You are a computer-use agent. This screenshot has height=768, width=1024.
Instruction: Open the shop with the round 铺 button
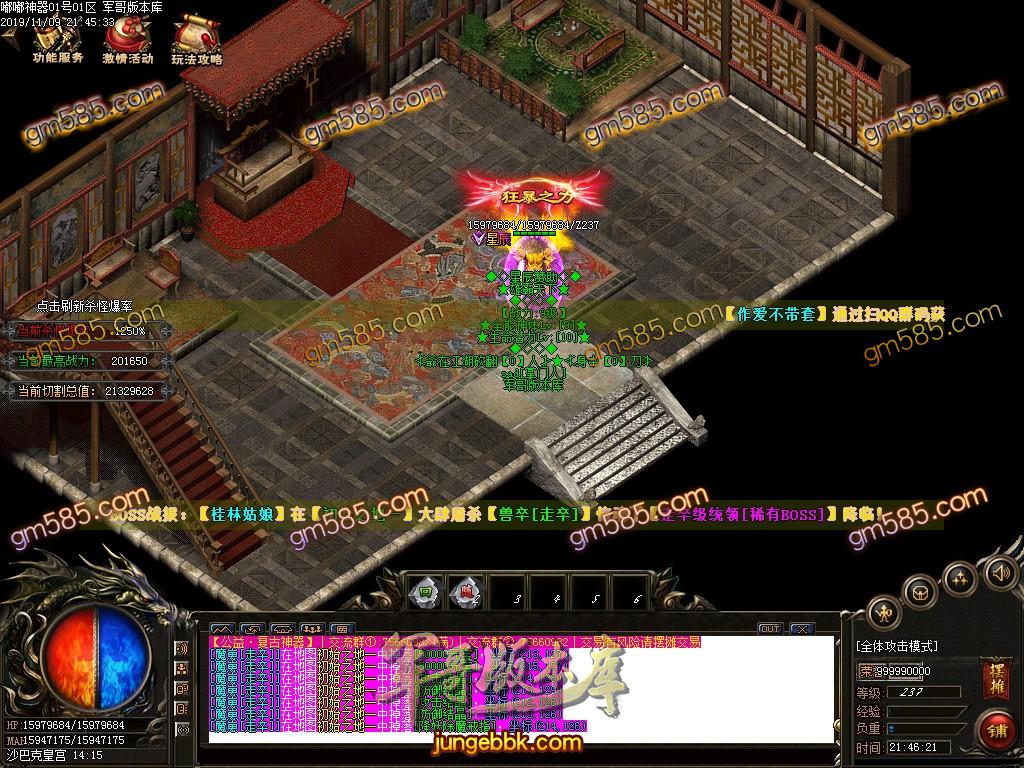995,728
